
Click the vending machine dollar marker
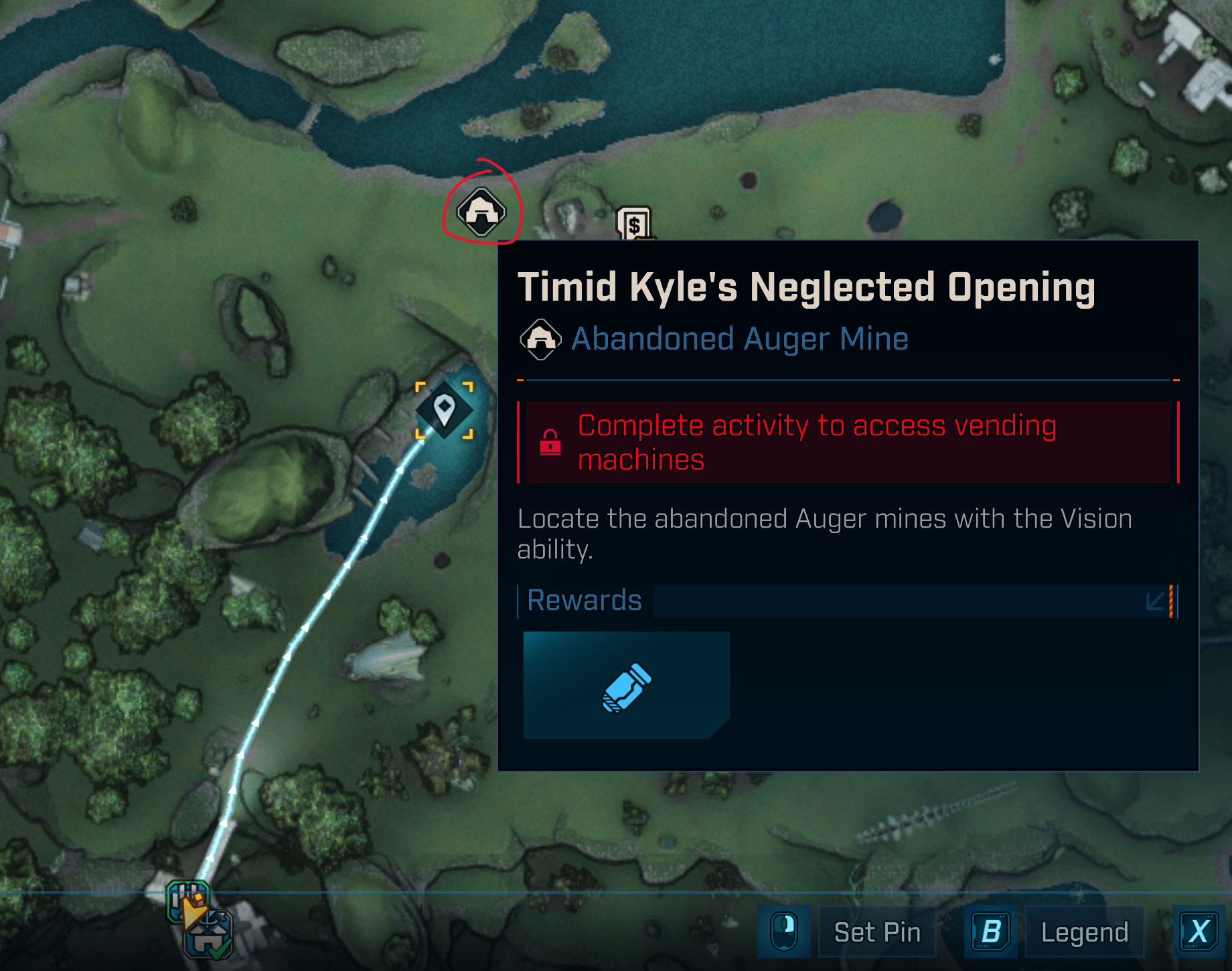[633, 223]
